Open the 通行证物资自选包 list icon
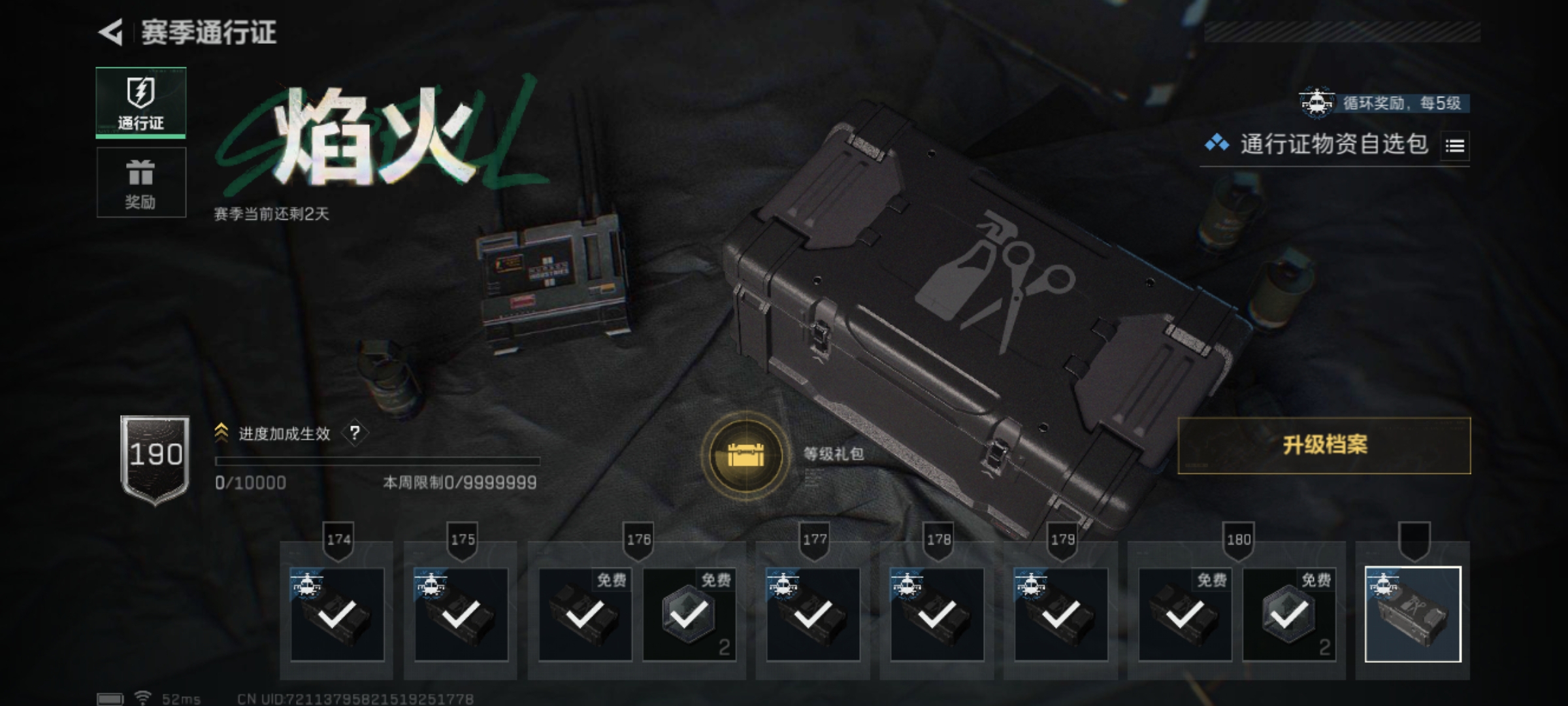 [1454, 146]
